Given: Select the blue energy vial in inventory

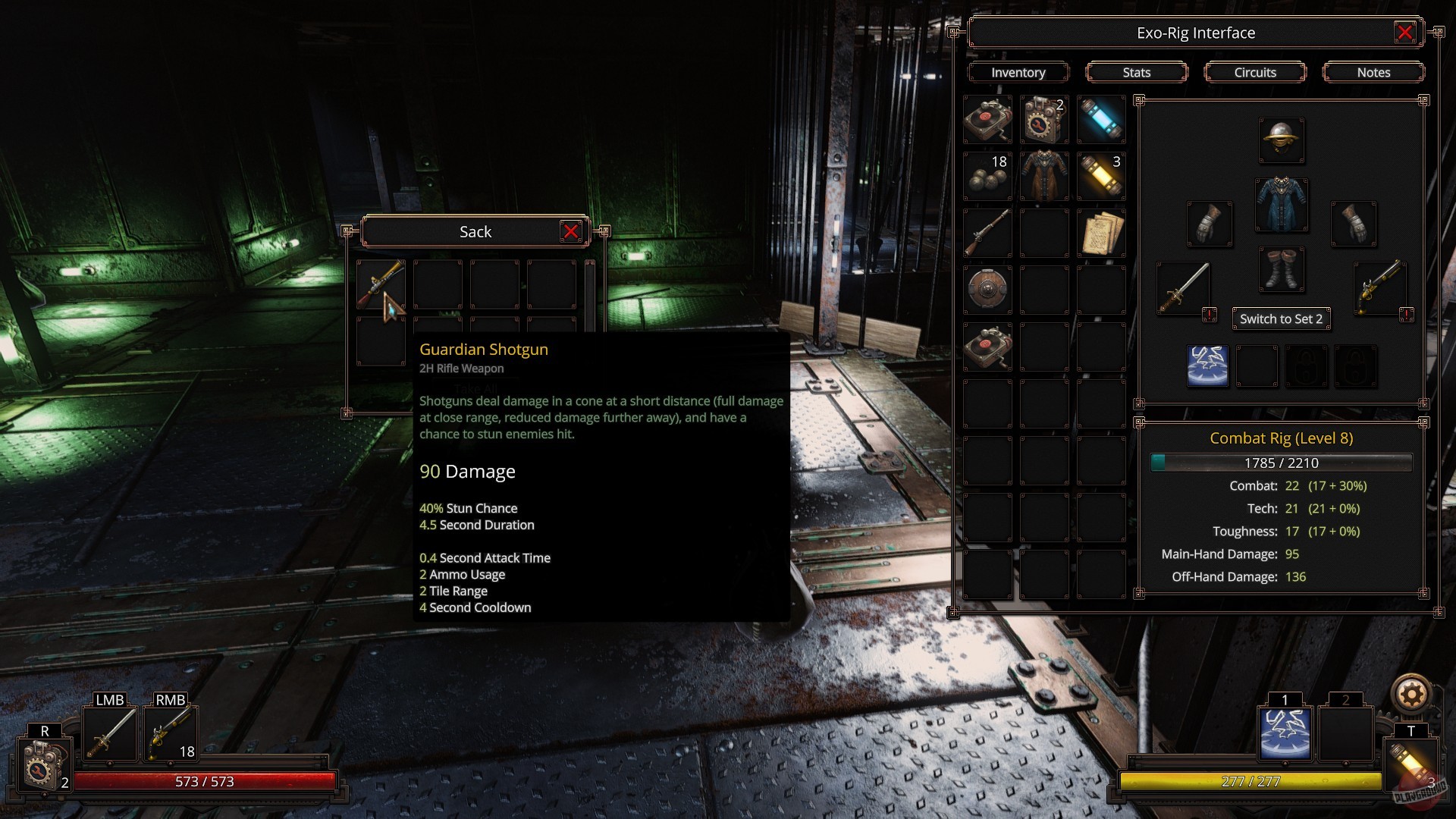Looking at the screenshot, I should pyautogui.click(x=1101, y=119).
